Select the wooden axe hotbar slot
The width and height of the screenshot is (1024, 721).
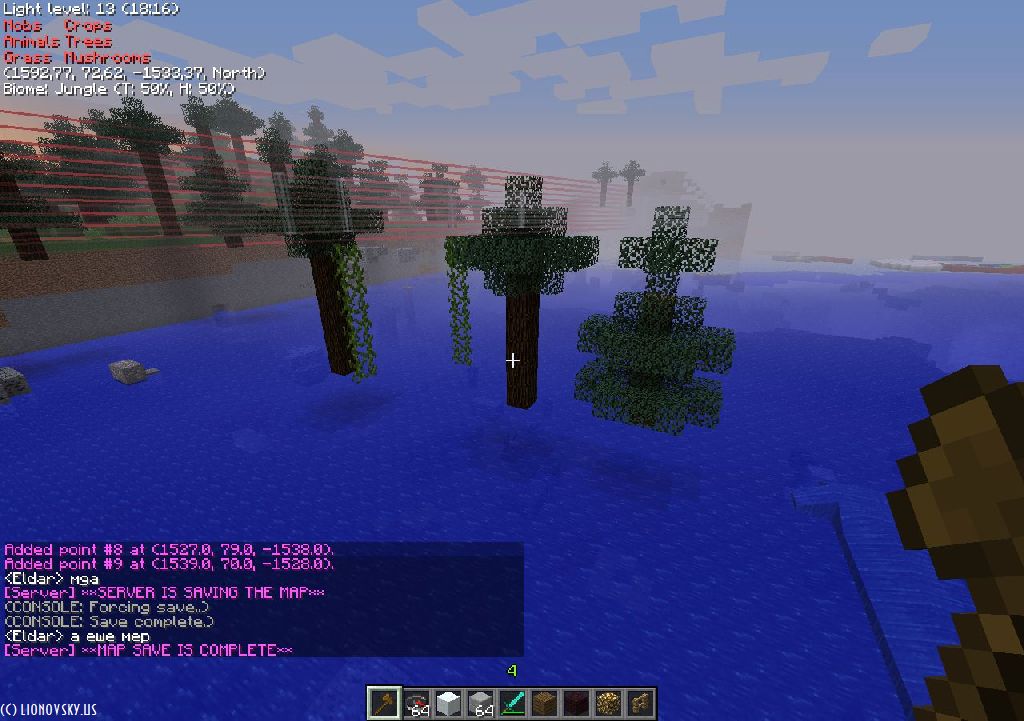[x=384, y=703]
